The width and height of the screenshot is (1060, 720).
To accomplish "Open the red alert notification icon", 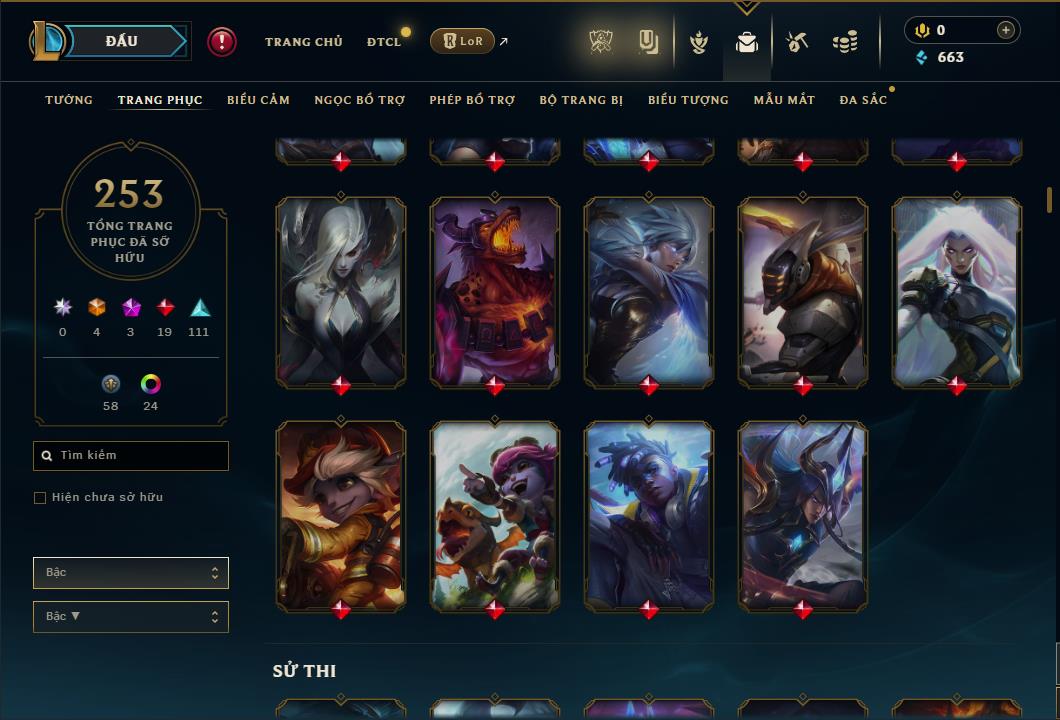I will point(222,41).
